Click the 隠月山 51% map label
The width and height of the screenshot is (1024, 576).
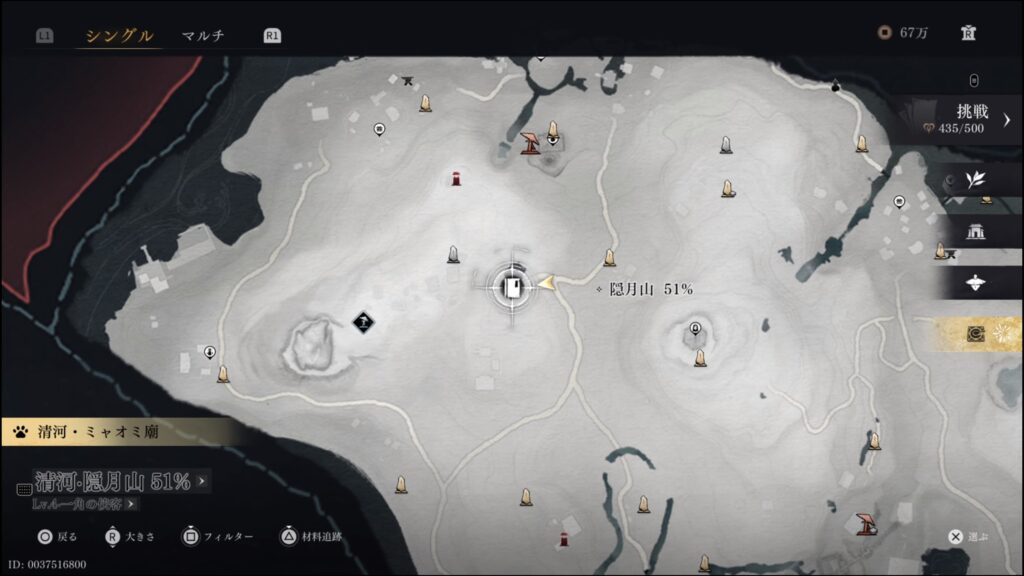[x=651, y=289]
